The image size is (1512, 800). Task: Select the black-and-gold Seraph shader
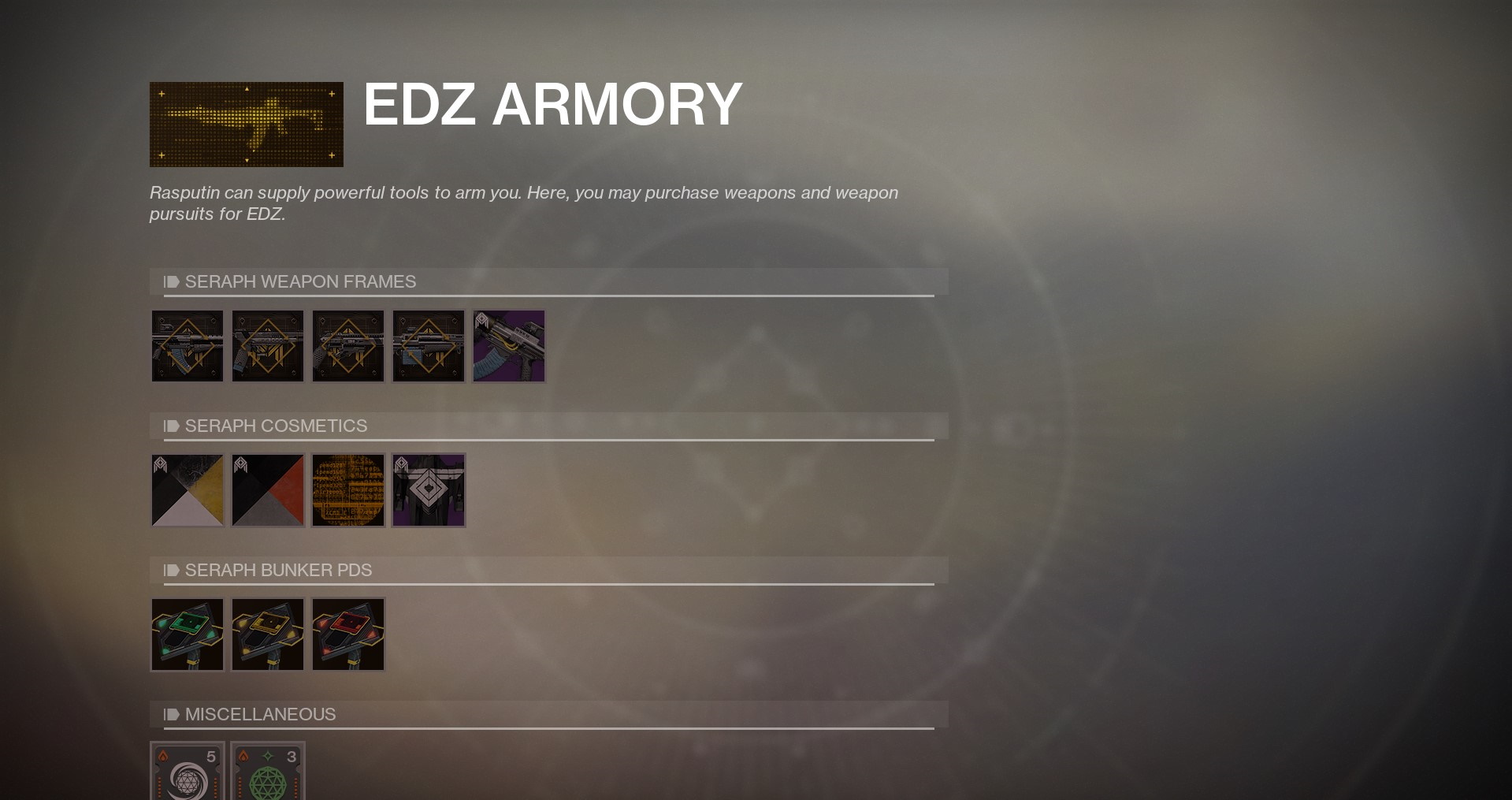187,489
